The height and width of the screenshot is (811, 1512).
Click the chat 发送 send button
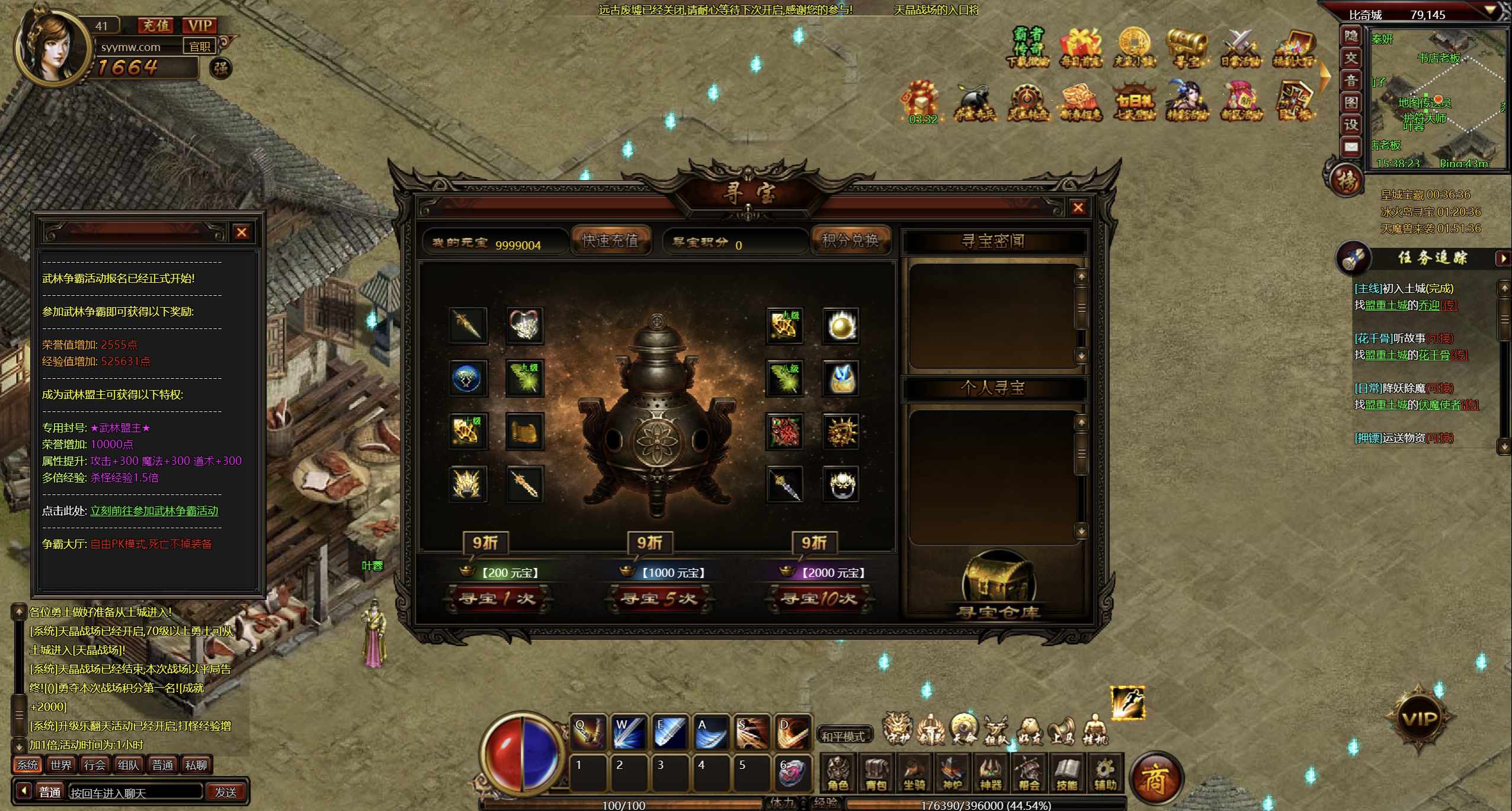point(225,792)
